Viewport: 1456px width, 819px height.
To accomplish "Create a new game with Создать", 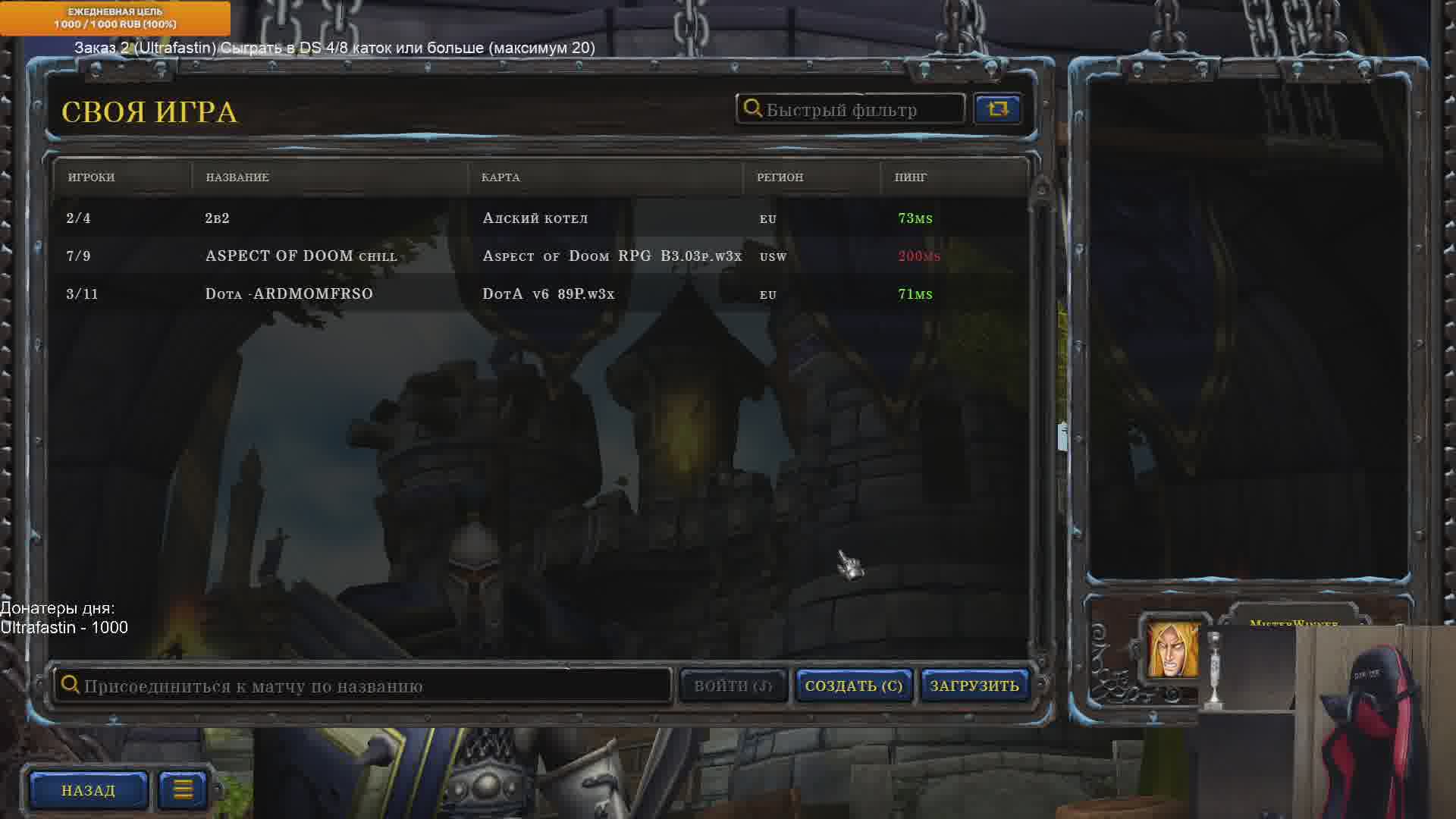I will tap(854, 686).
